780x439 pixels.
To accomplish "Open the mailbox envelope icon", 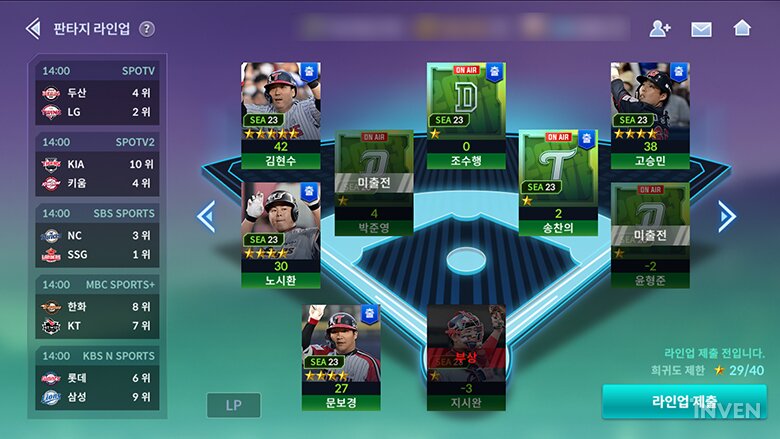I will (701, 28).
